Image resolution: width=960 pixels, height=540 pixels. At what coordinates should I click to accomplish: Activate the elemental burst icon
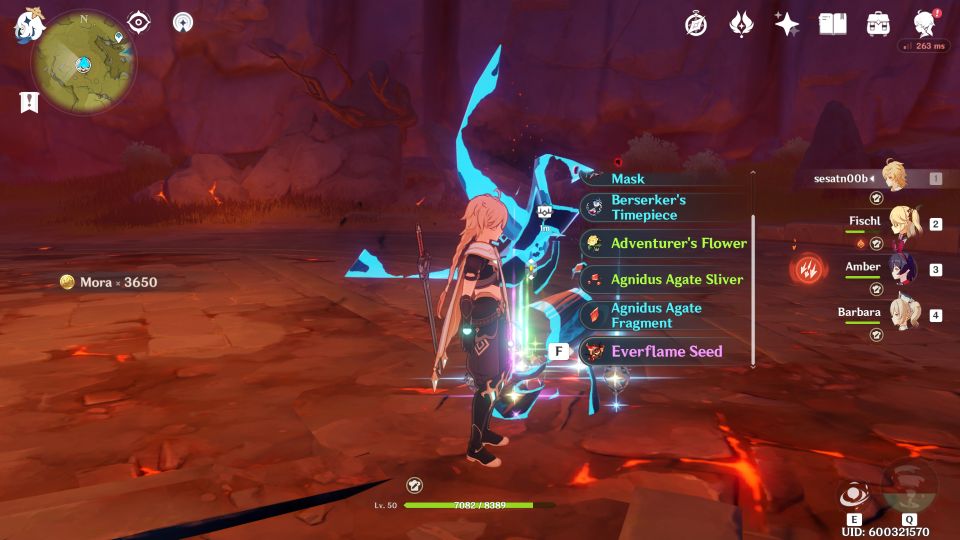(908, 486)
